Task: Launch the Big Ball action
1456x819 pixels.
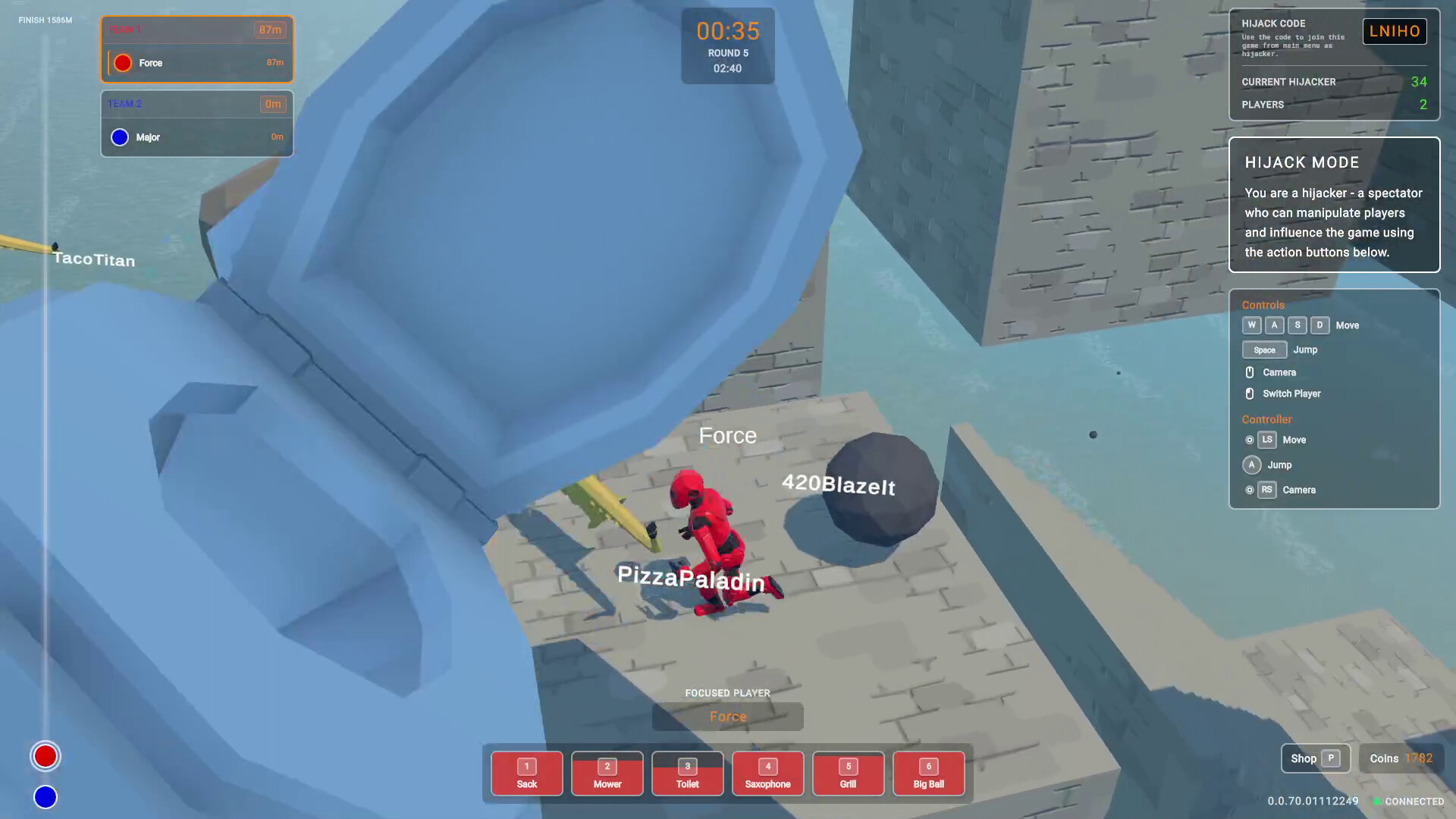Action: click(x=928, y=773)
